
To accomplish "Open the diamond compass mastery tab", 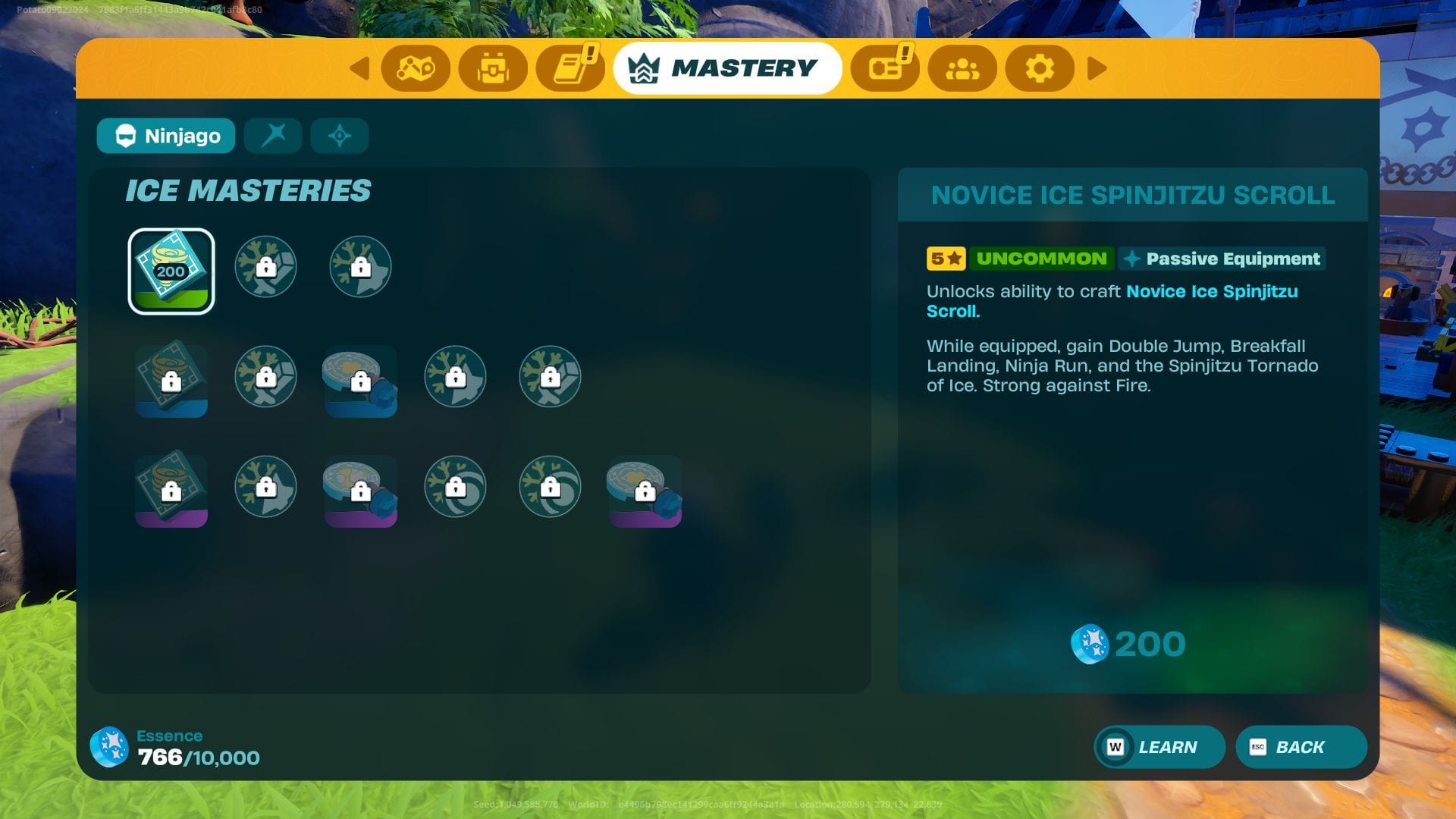I will (x=339, y=136).
